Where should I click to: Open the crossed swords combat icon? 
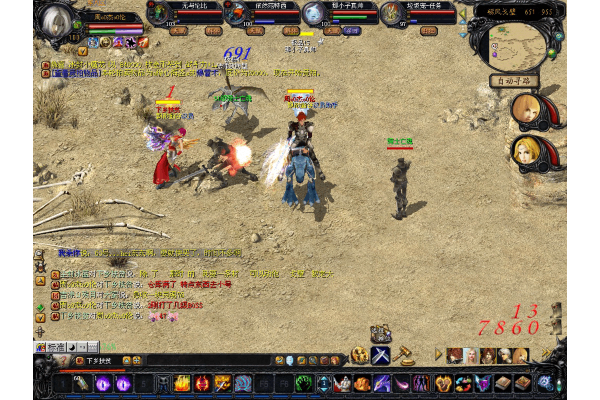pyautogui.click(x=381, y=355)
